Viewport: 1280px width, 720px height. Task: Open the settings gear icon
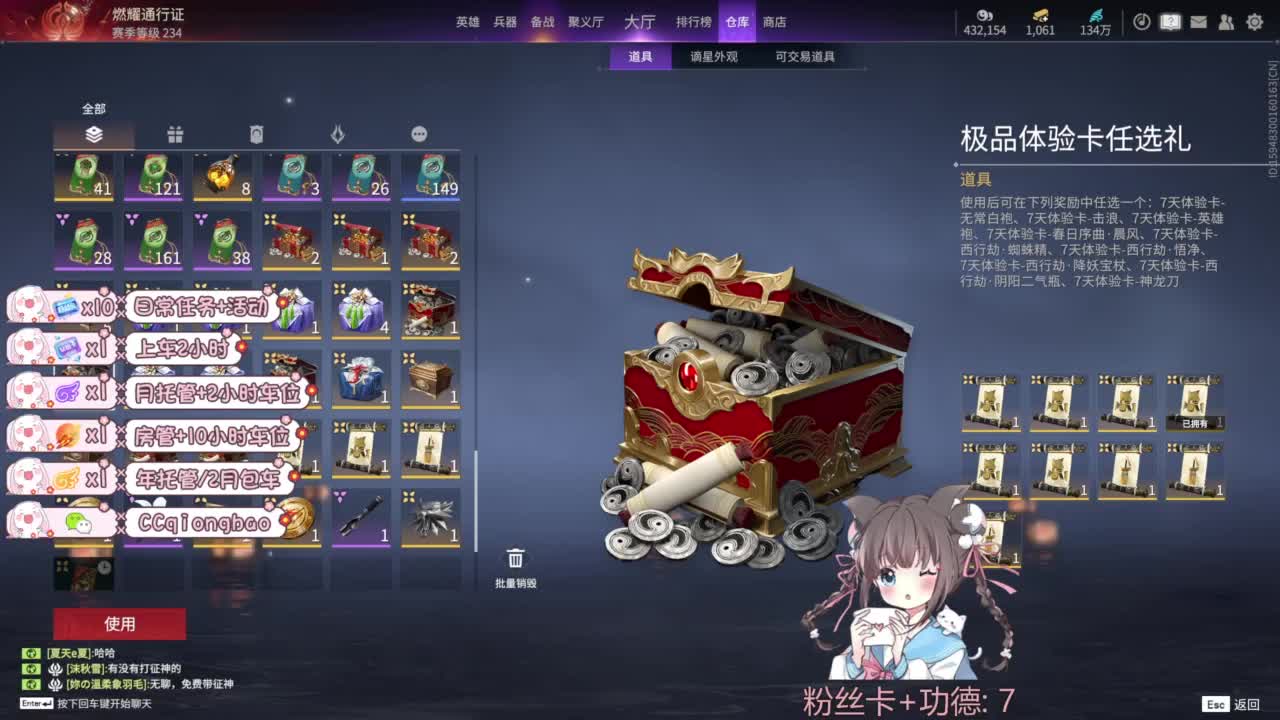1253,21
